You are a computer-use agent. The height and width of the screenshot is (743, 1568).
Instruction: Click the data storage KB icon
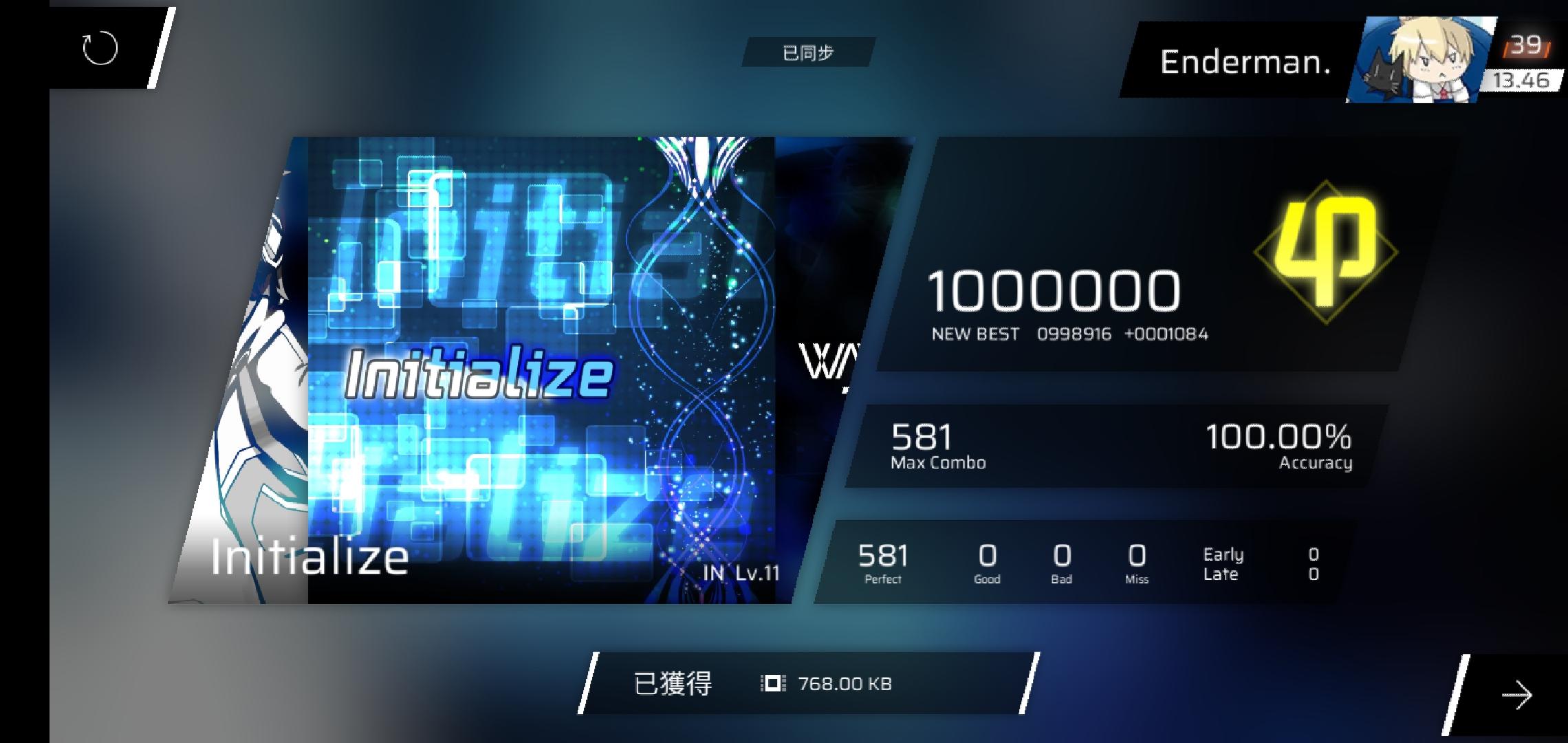pos(772,685)
